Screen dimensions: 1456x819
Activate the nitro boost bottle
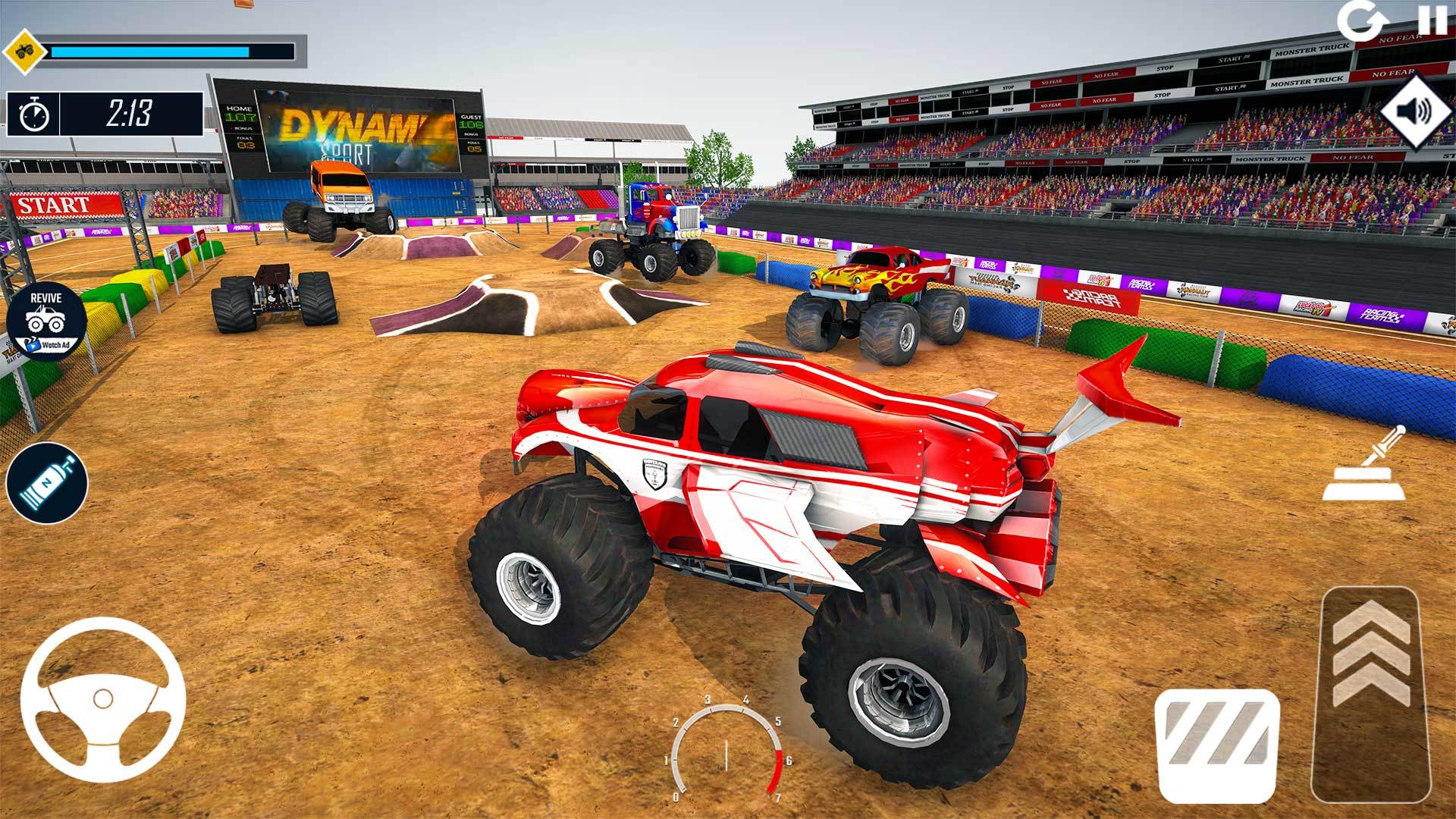(47, 483)
